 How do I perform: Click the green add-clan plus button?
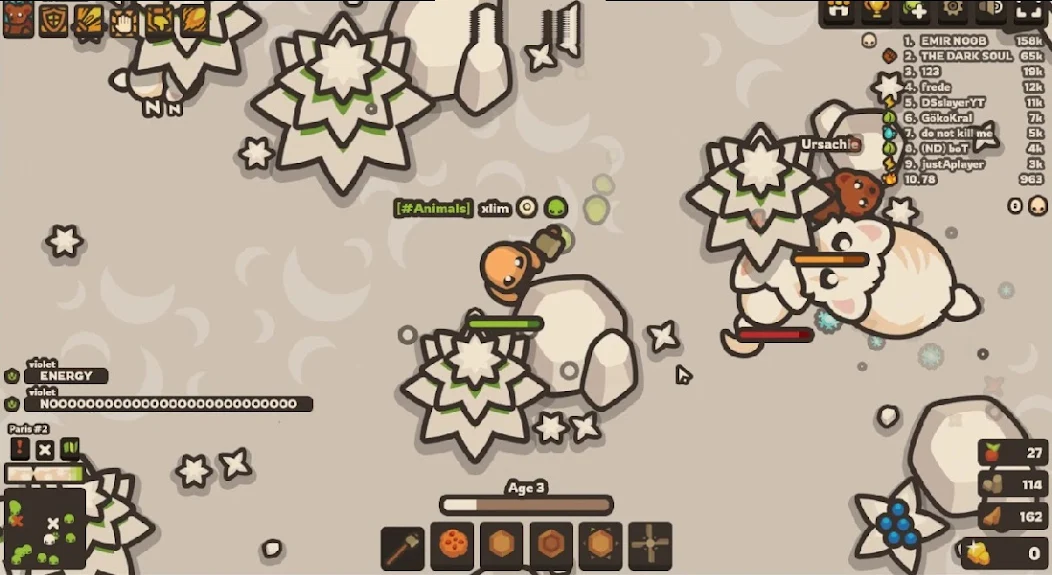915,9
